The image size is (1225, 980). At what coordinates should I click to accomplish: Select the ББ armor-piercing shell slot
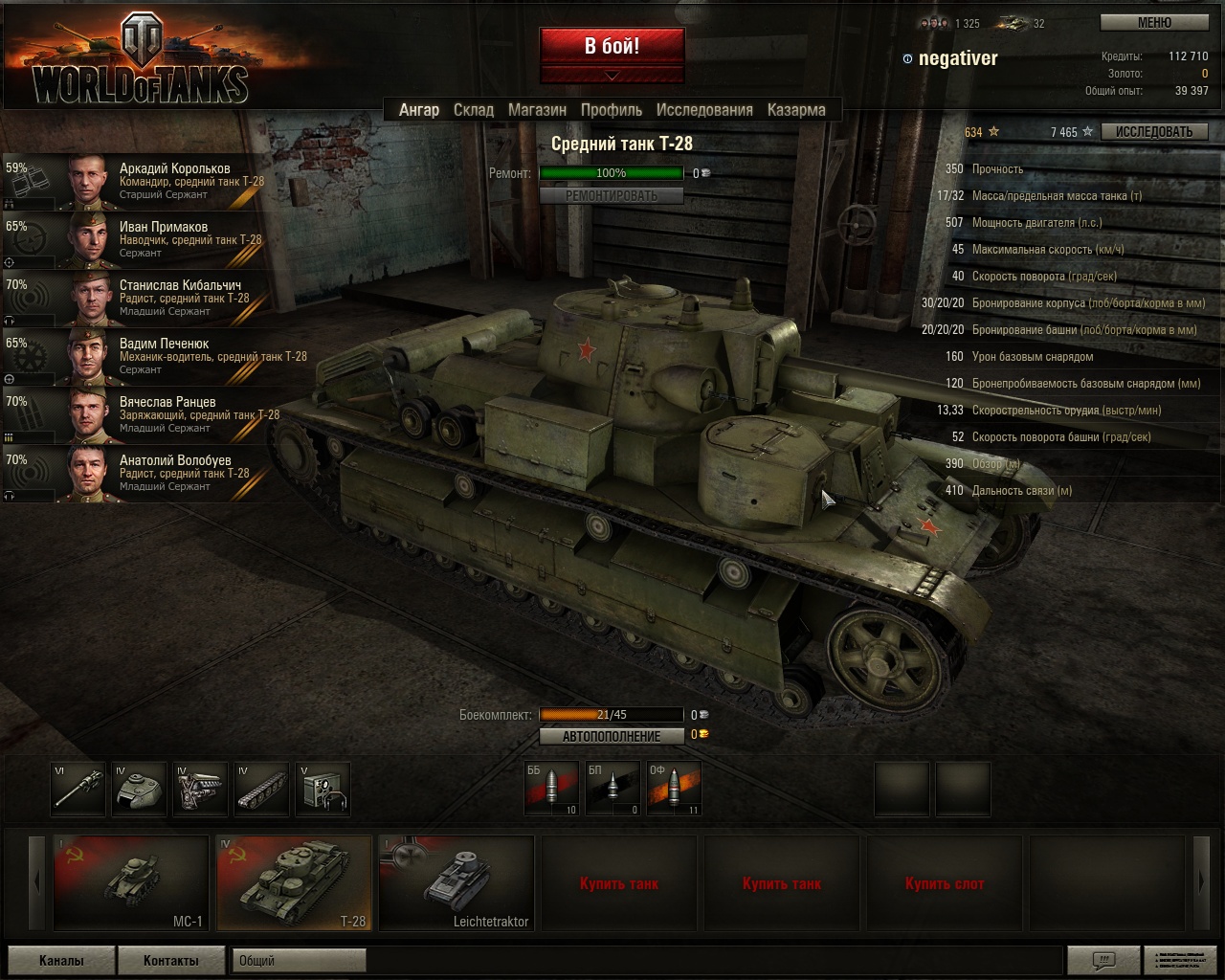click(552, 788)
